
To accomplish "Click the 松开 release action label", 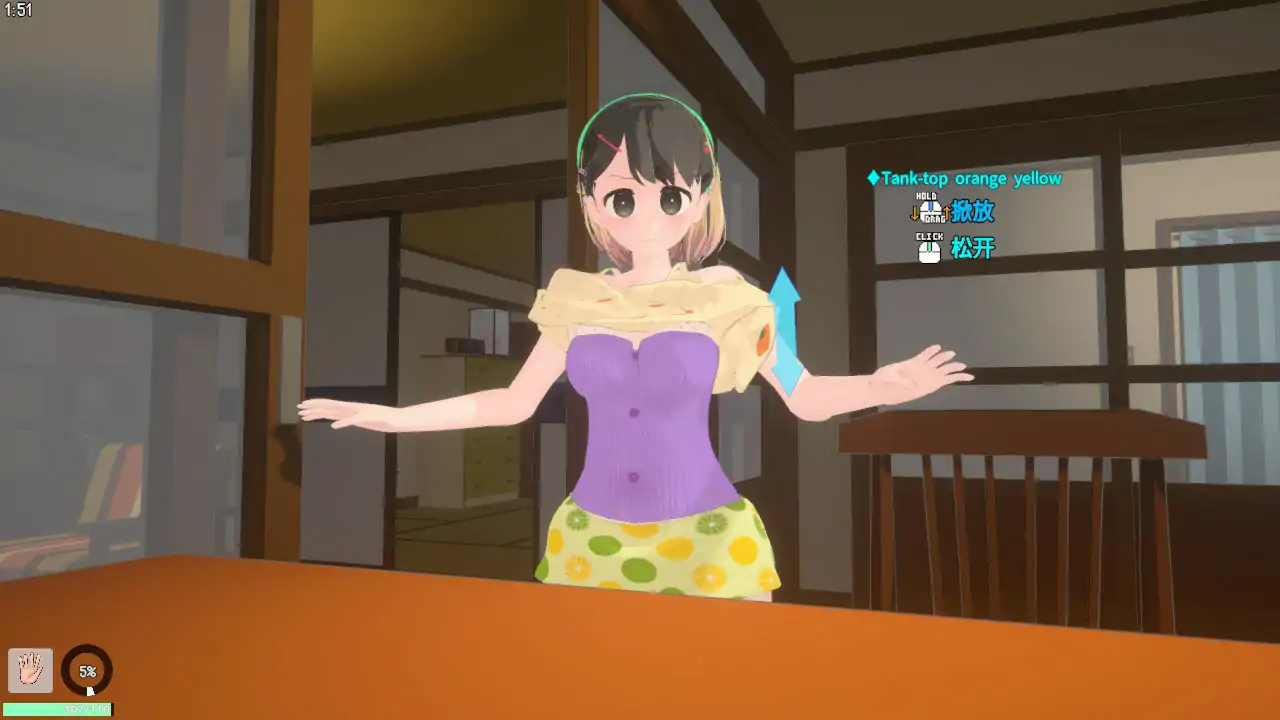I will (974, 248).
